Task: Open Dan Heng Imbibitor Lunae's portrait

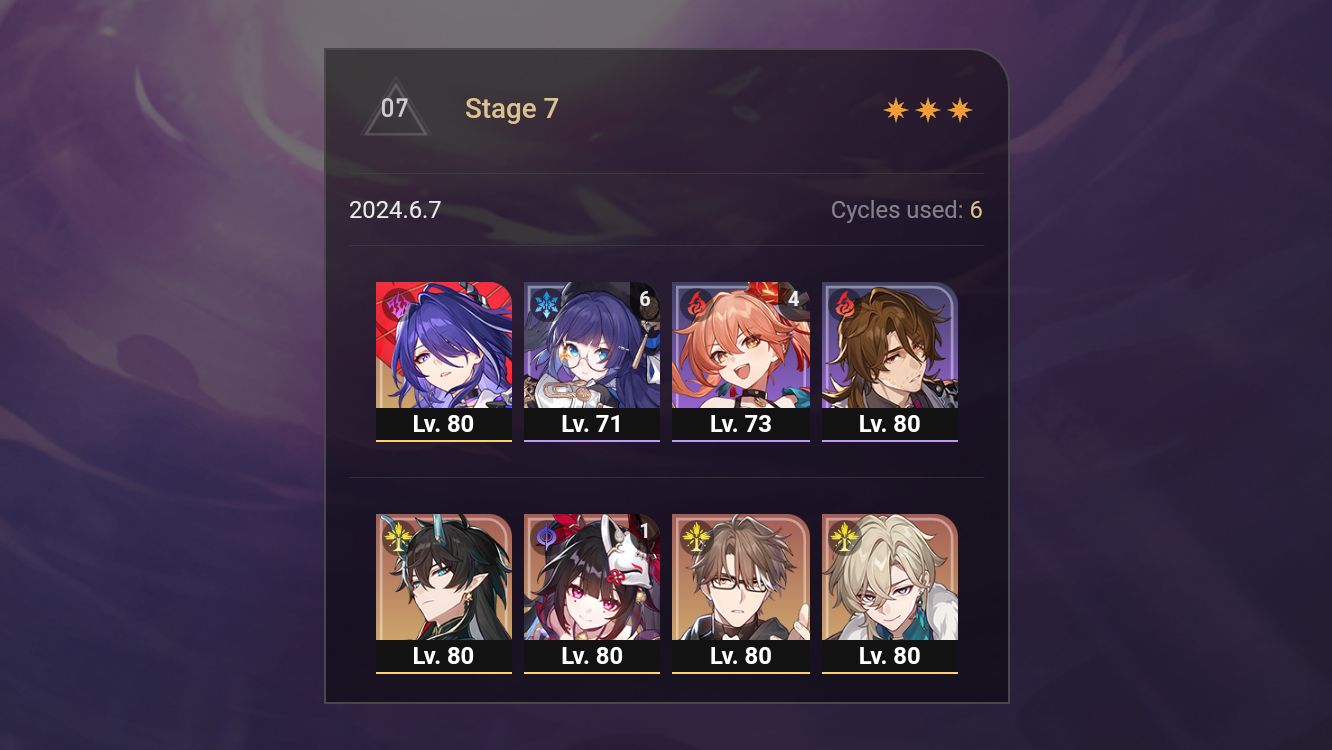Action: (444, 577)
